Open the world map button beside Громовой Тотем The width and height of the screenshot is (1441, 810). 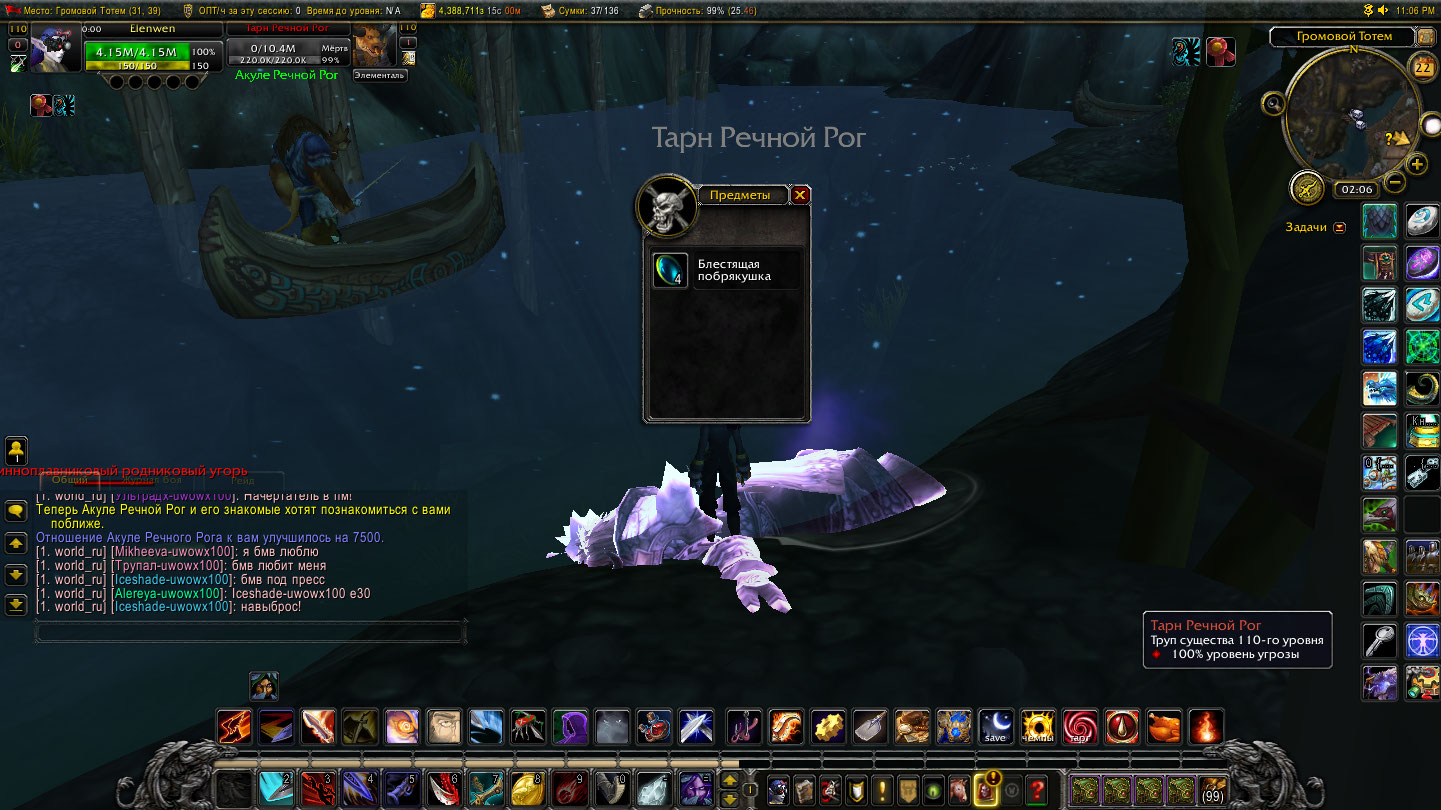tap(1426, 37)
